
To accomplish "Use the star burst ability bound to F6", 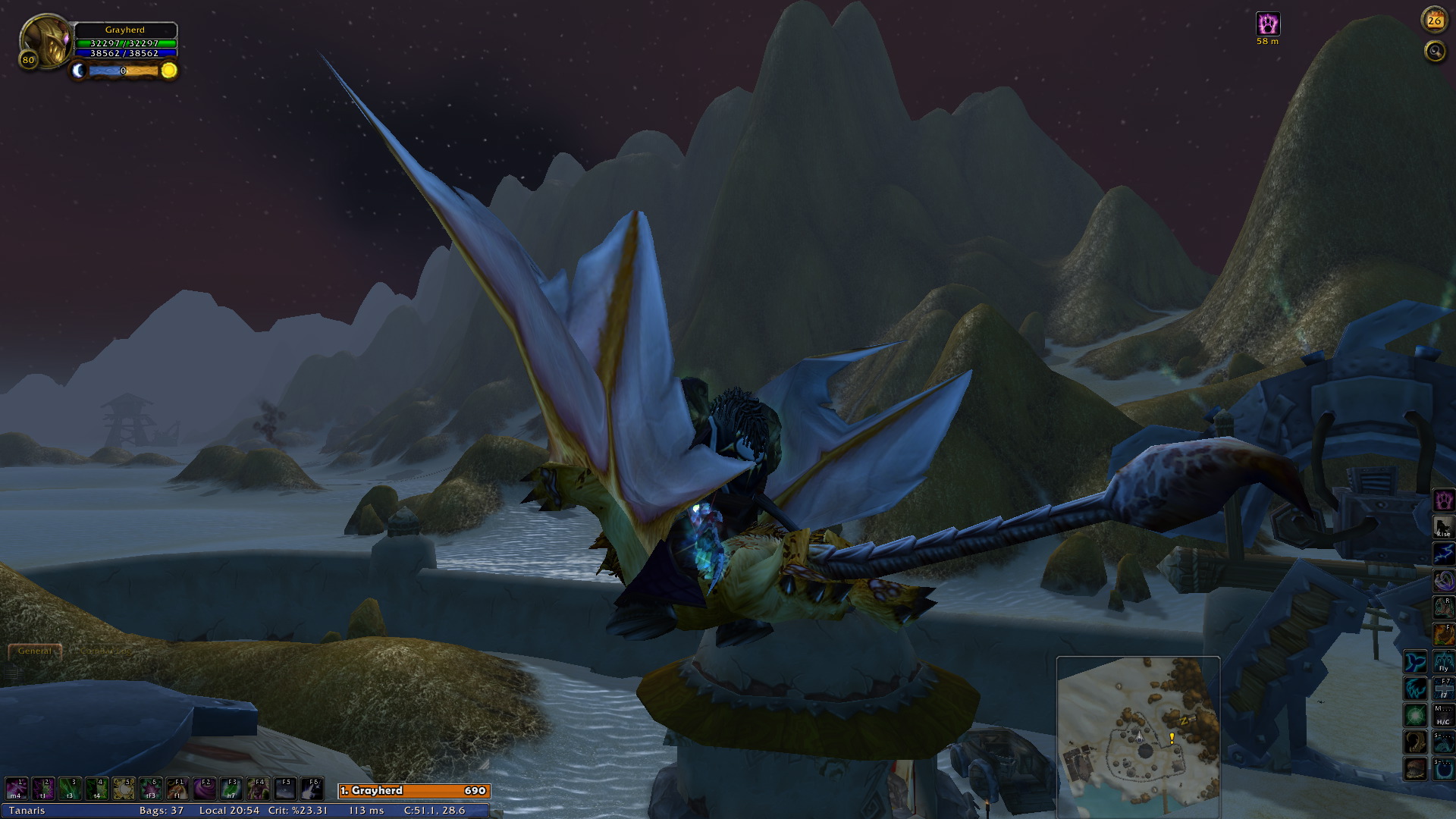I will coord(312,789).
